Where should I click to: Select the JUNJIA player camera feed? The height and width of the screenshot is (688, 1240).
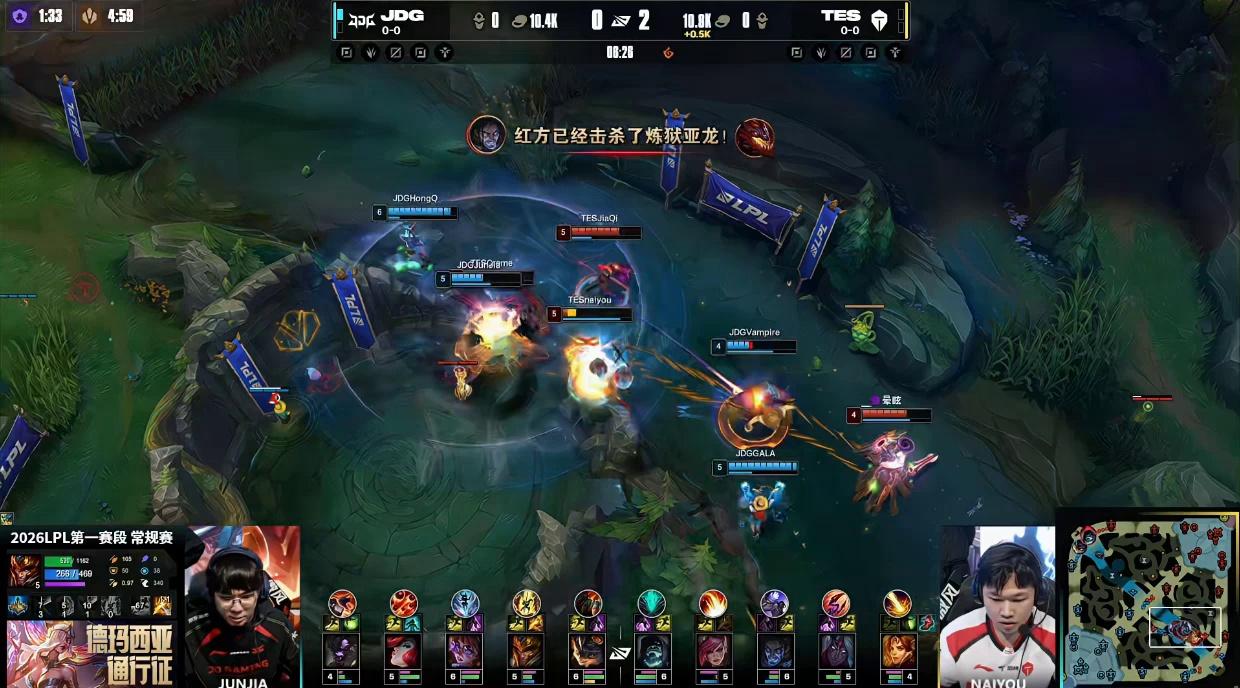coord(242,606)
